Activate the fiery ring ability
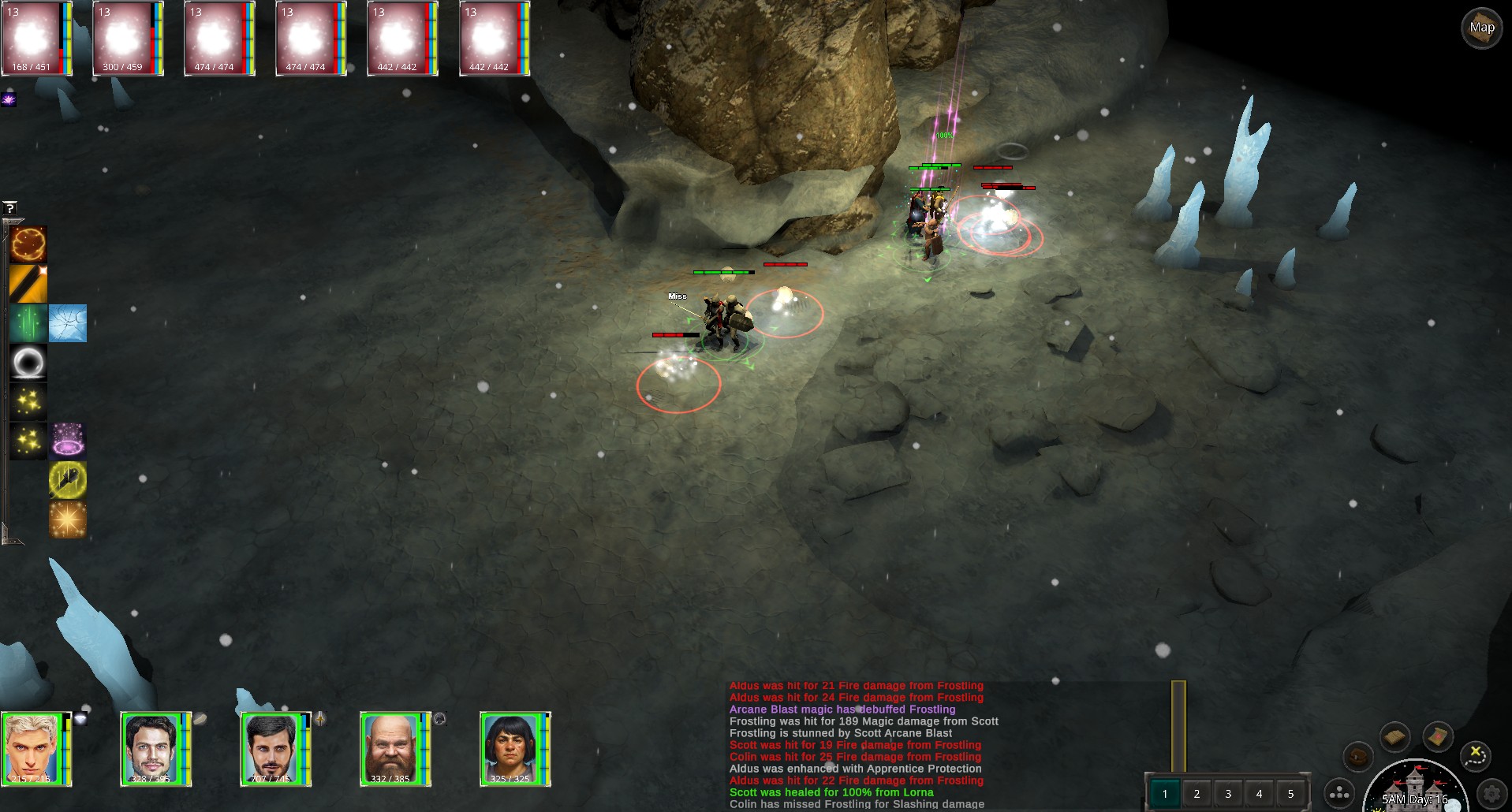1512x812 pixels. pyautogui.click(x=28, y=244)
